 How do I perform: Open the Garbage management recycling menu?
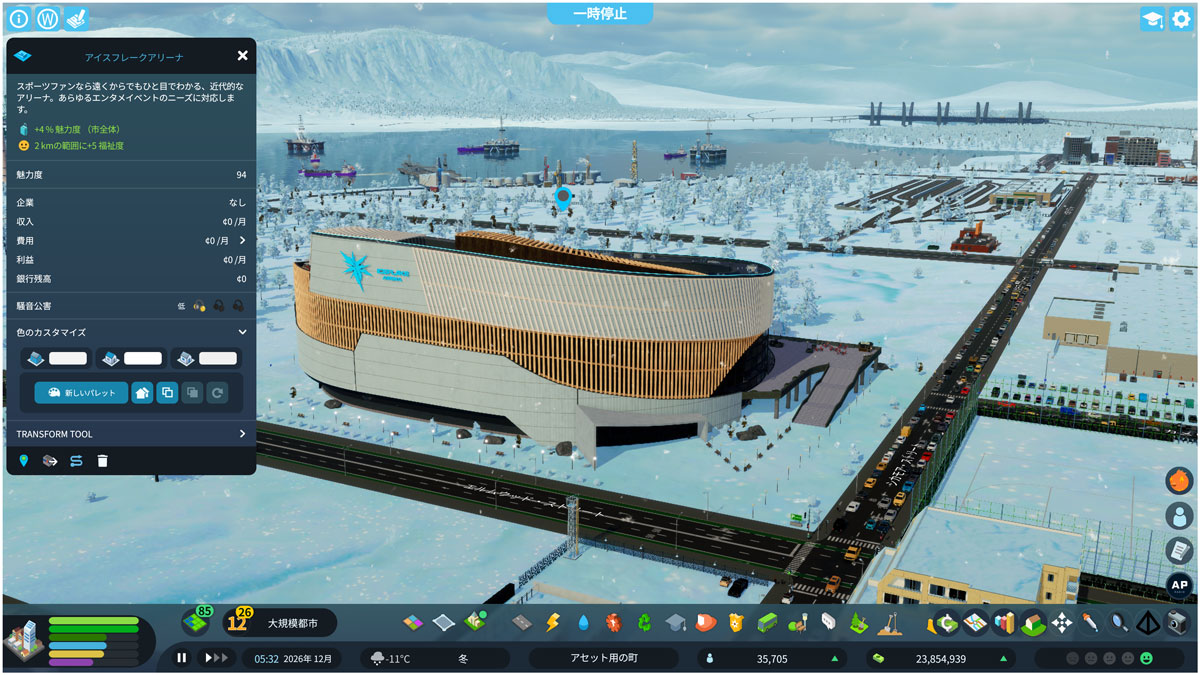[x=644, y=623]
